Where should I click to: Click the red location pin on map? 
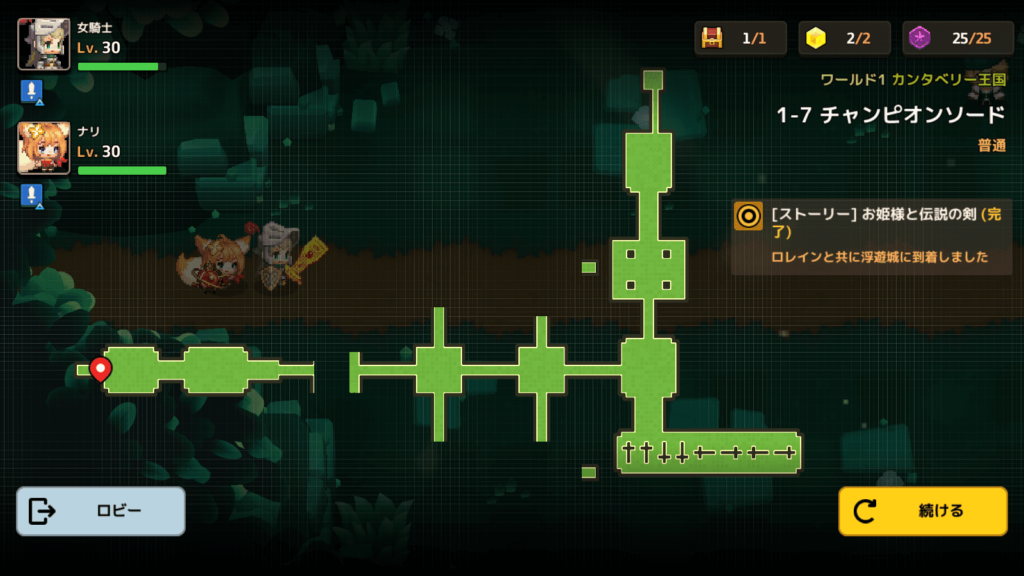tap(100, 369)
